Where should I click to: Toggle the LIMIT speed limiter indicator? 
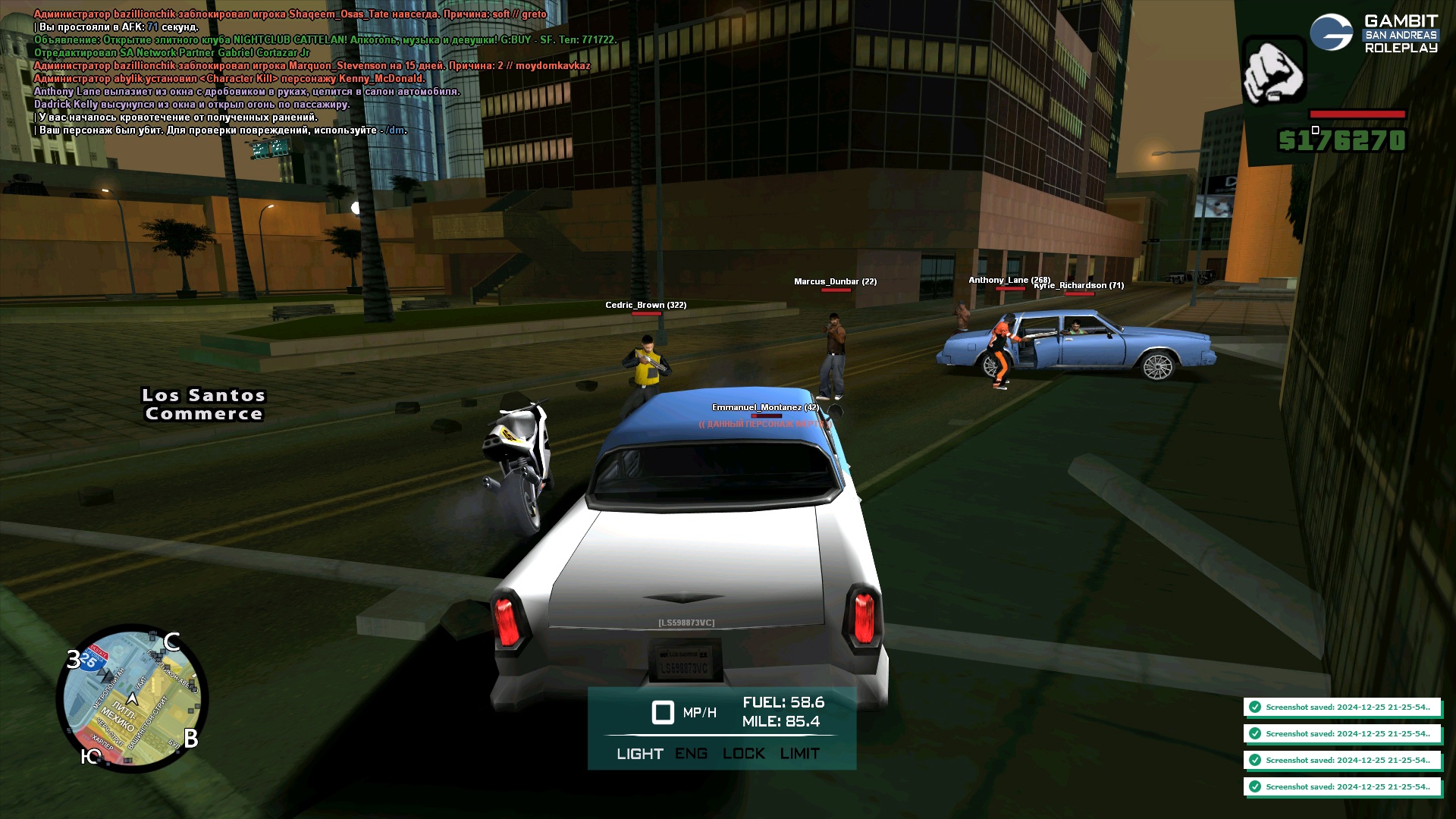(x=799, y=754)
